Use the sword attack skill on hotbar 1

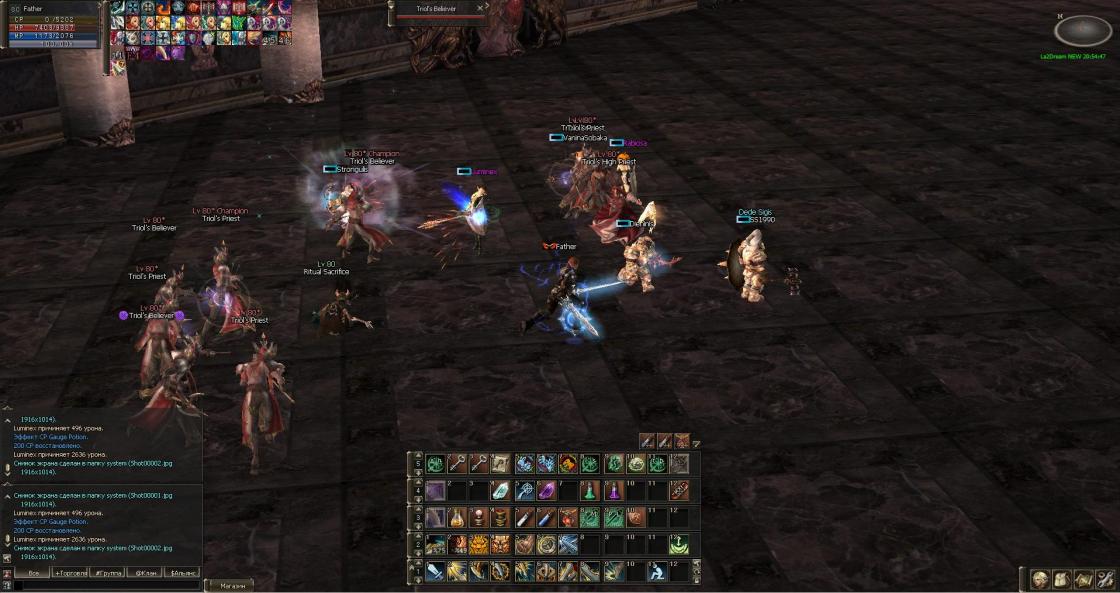click(x=435, y=571)
